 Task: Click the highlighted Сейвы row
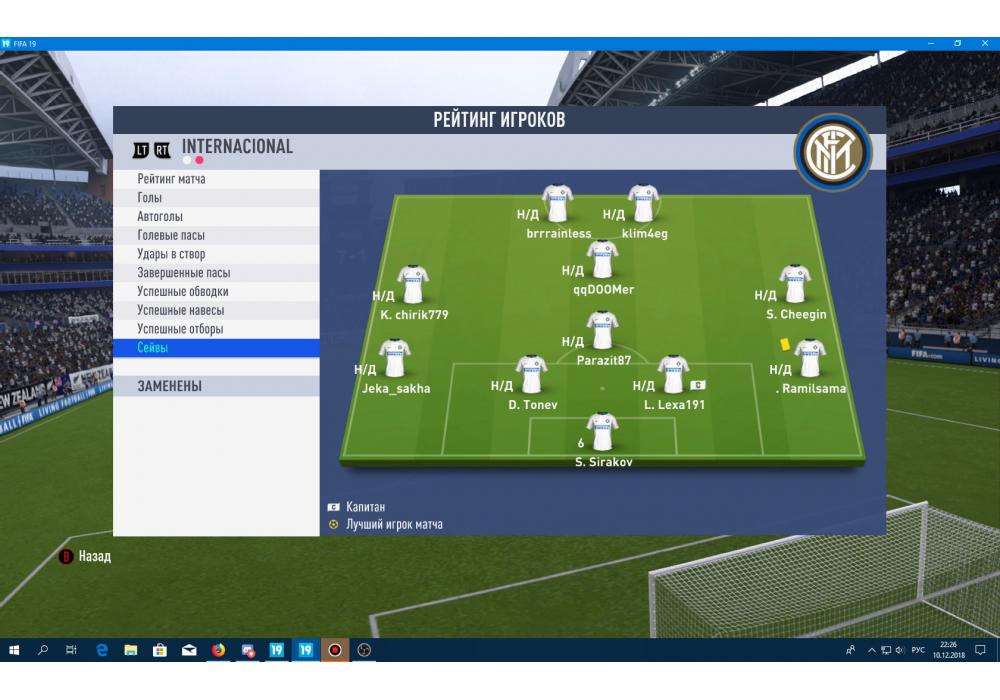pos(216,348)
